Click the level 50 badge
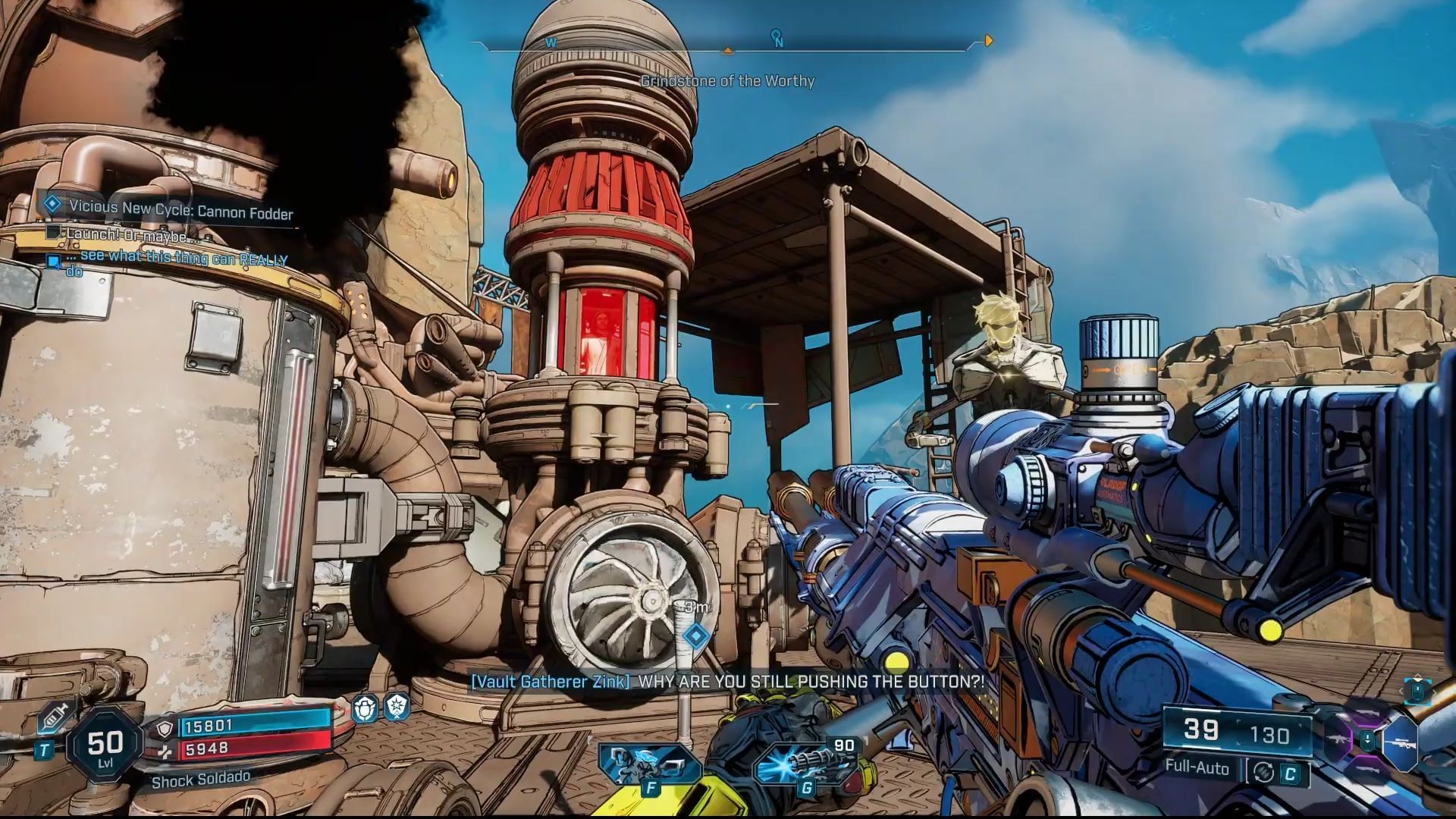1456x819 pixels. [x=105, y=745]
